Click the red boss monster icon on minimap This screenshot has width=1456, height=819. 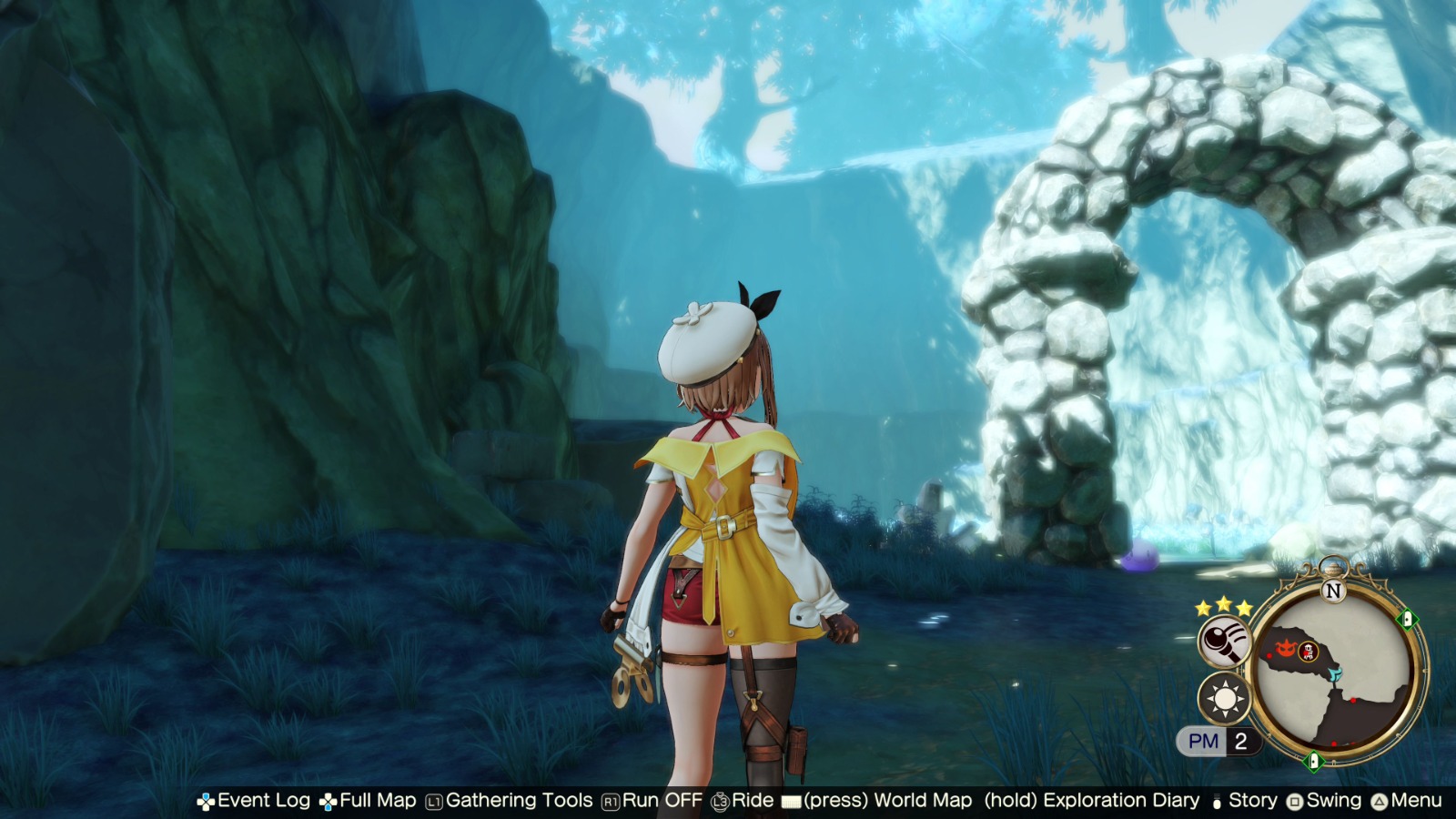point(1285,649)
